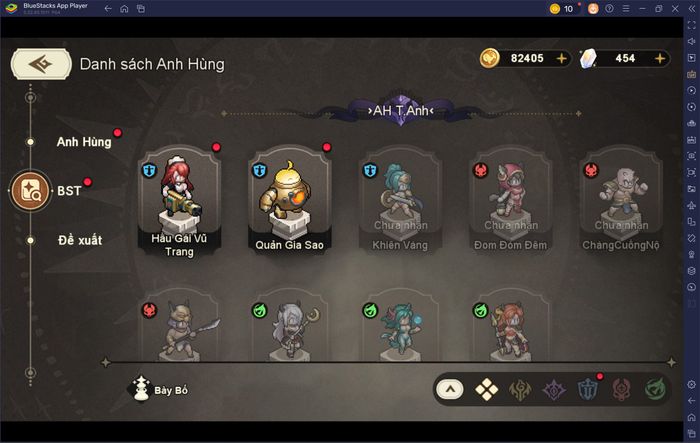This screenshot has height=443, width=700.
Task: Show all heroes with four-diamond filter
Action: [x=485, y=389]
